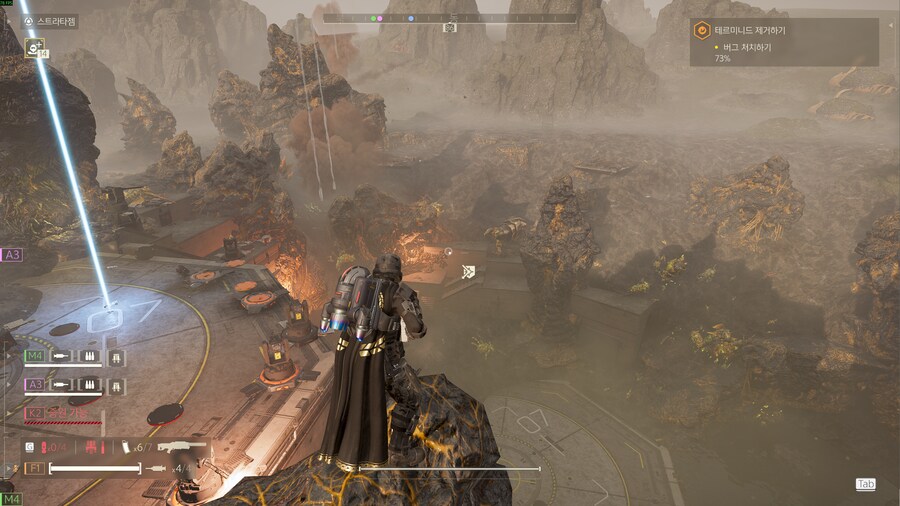
Task: Click the stim syringe icon
Action: (157, 467)
